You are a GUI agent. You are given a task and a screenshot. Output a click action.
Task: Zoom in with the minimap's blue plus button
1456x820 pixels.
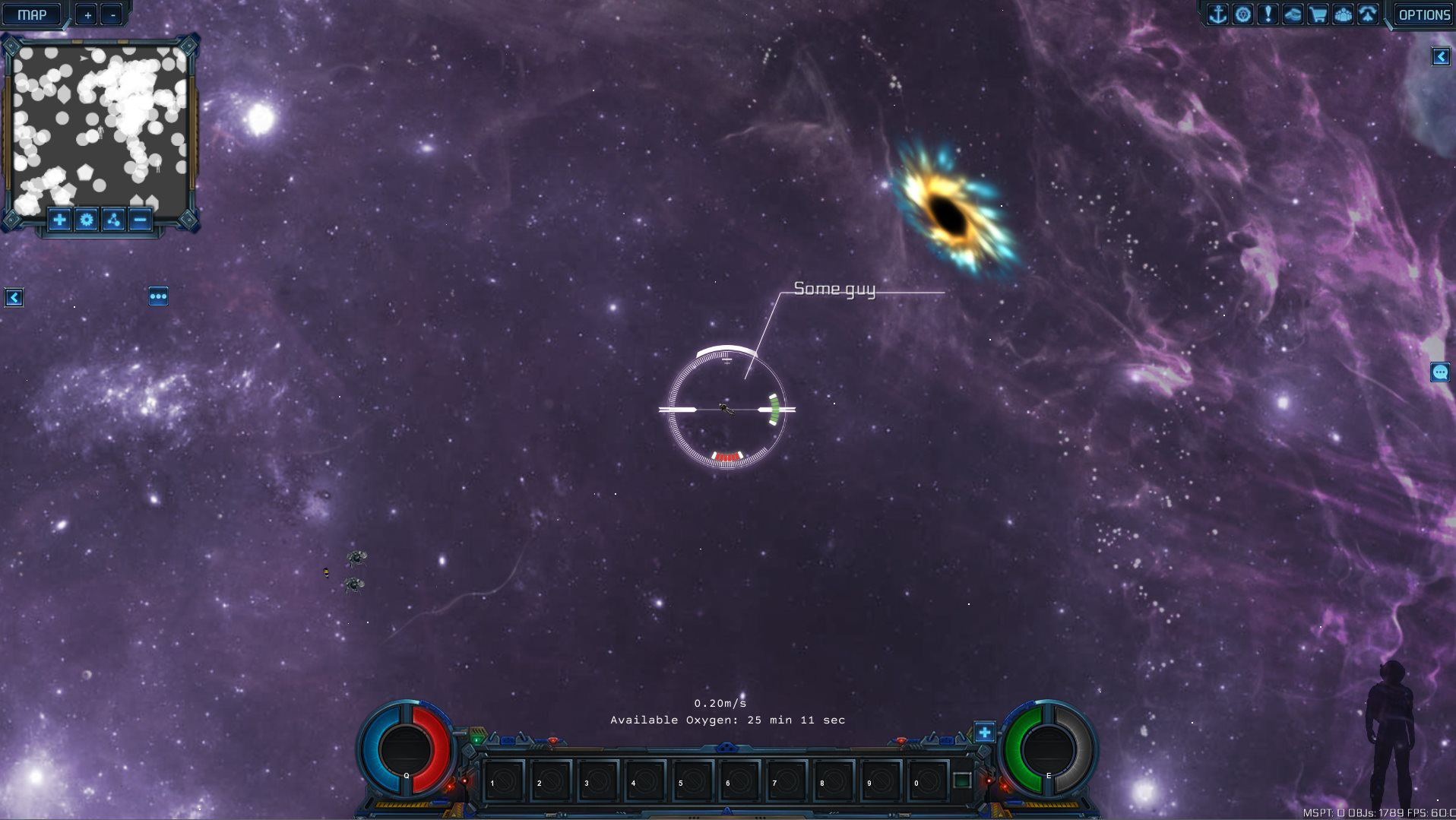click(x=59, y=220)
